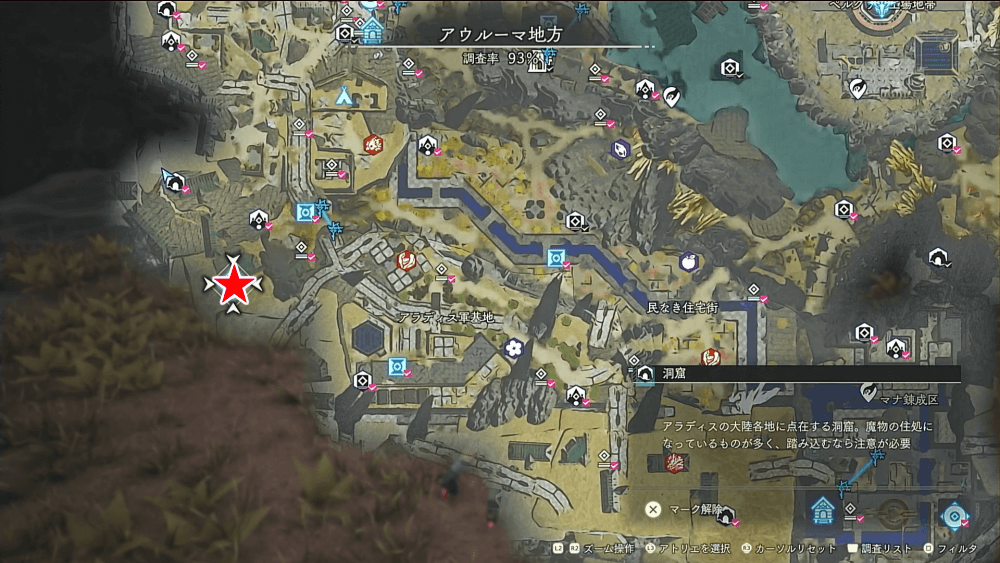Screen dimensions: 1000x563
Task: Choose the blue atelier house icon beside アウルーマ地方
Action: point(372,30)
